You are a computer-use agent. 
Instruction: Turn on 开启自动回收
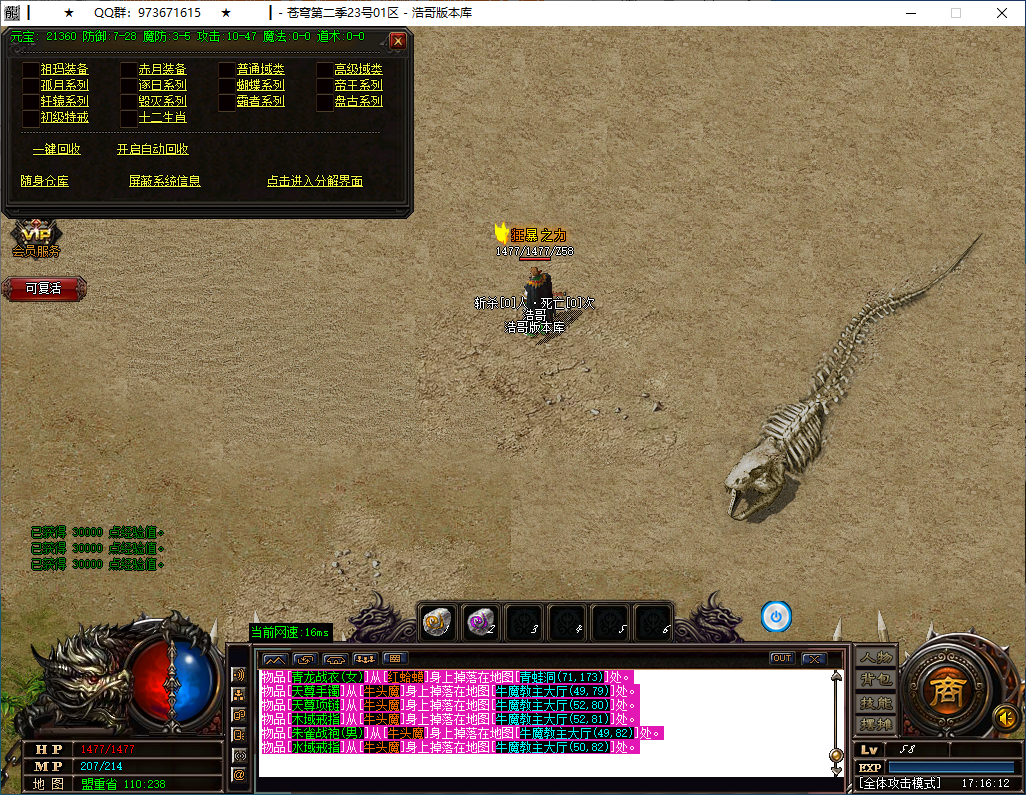pos(152,150)
